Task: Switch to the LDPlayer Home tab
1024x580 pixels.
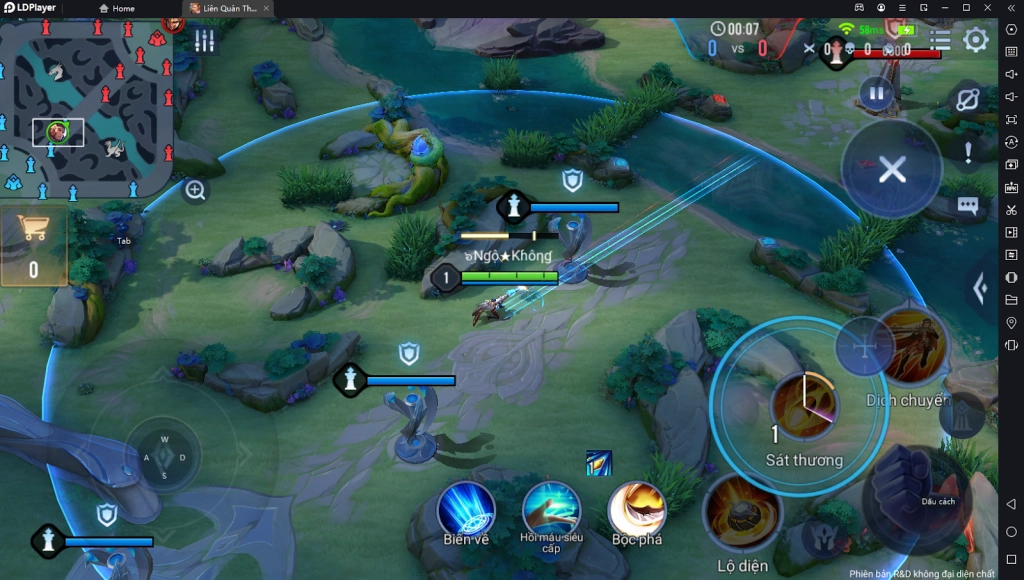Action: (116, 8)
